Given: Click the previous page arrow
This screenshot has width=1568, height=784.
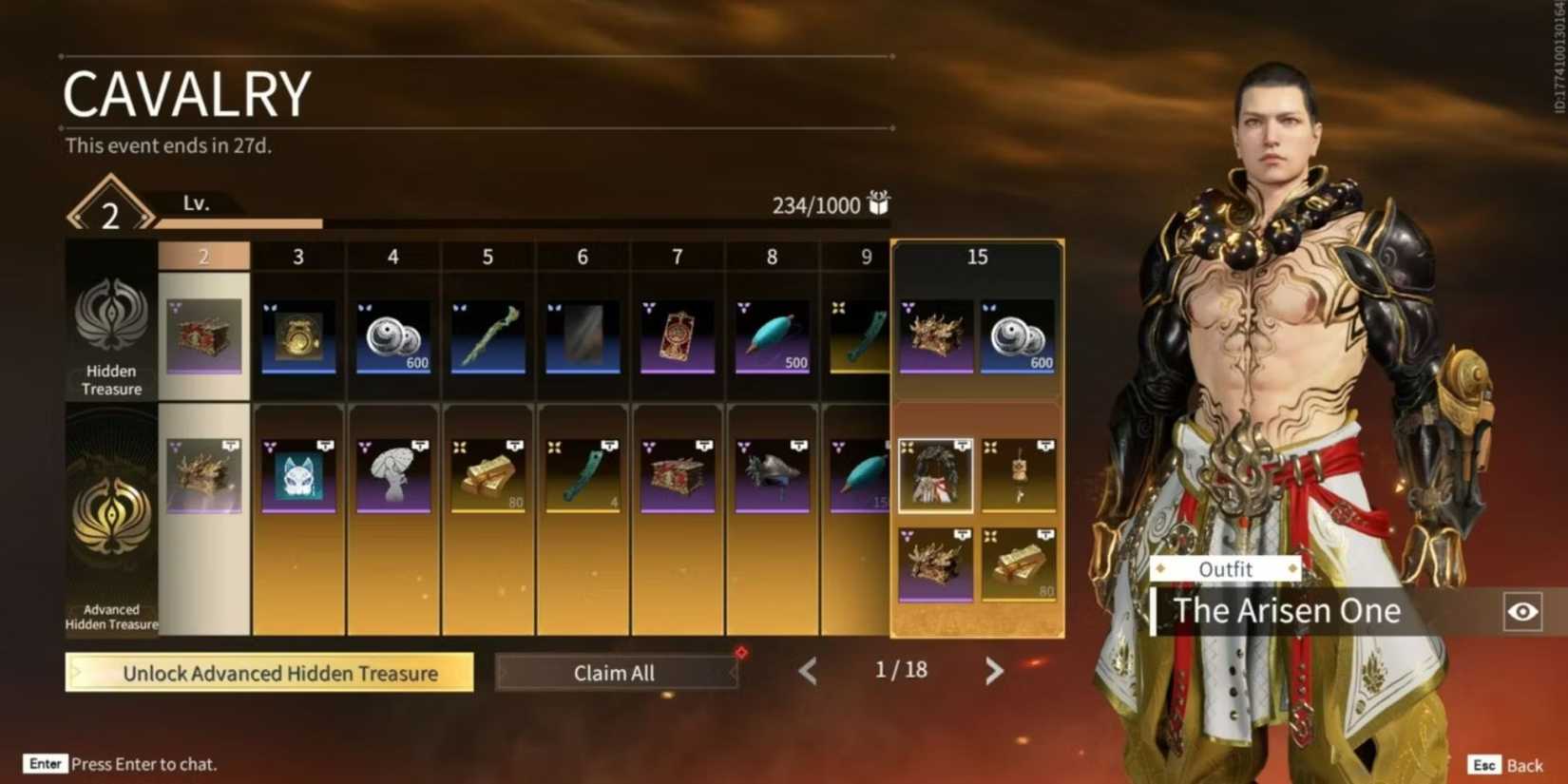Looking at the screenshot, I should pyautogui.click(x=807, y=672).
